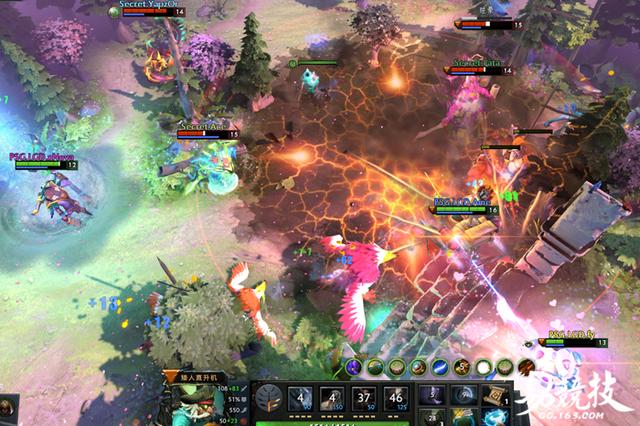Activate the ability showing 37 cooldown
The height and width of the screenshot is (426, 640).
pos(365,398)
